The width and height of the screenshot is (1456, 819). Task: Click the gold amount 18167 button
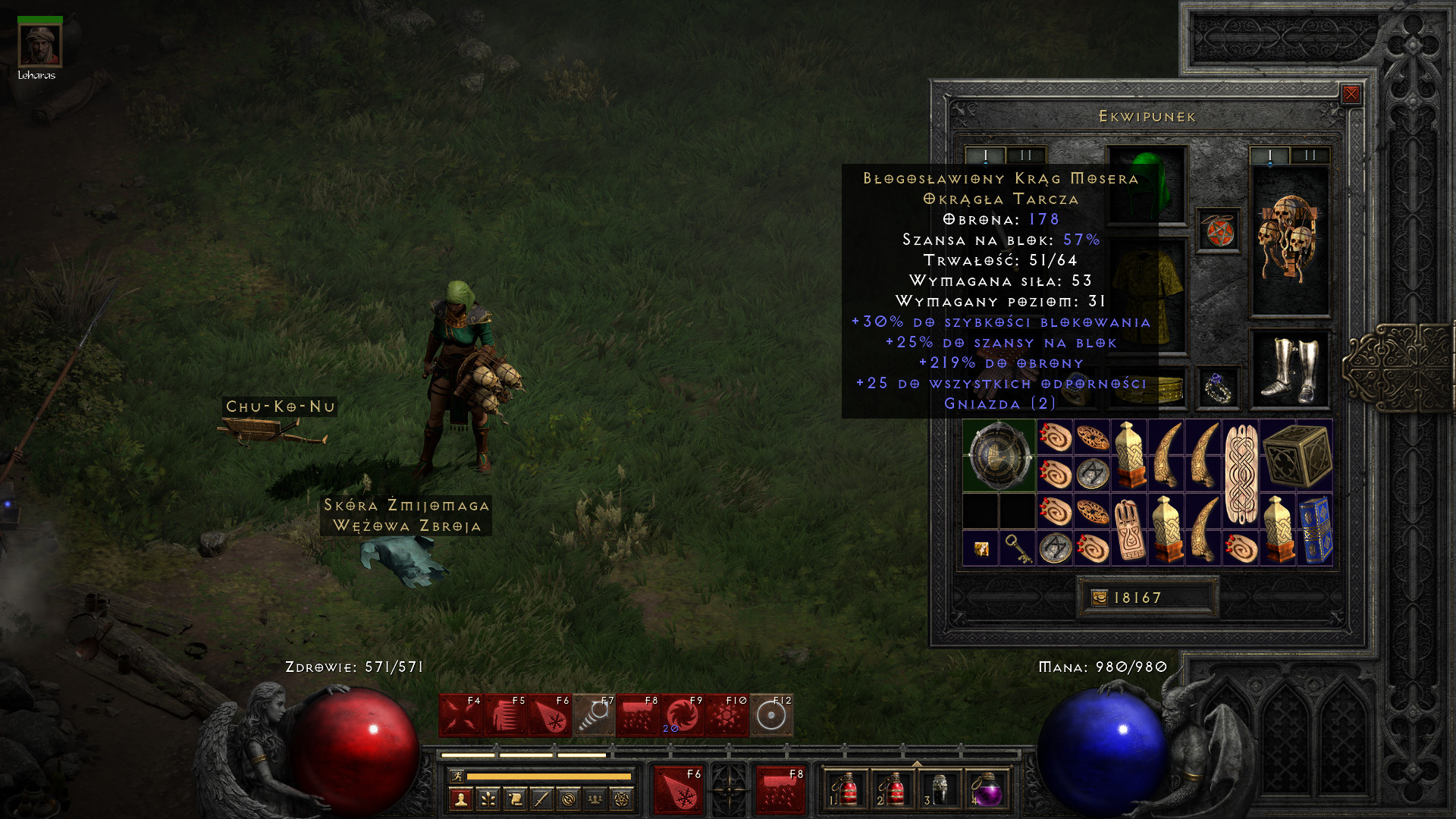[x=1147, y=598]
